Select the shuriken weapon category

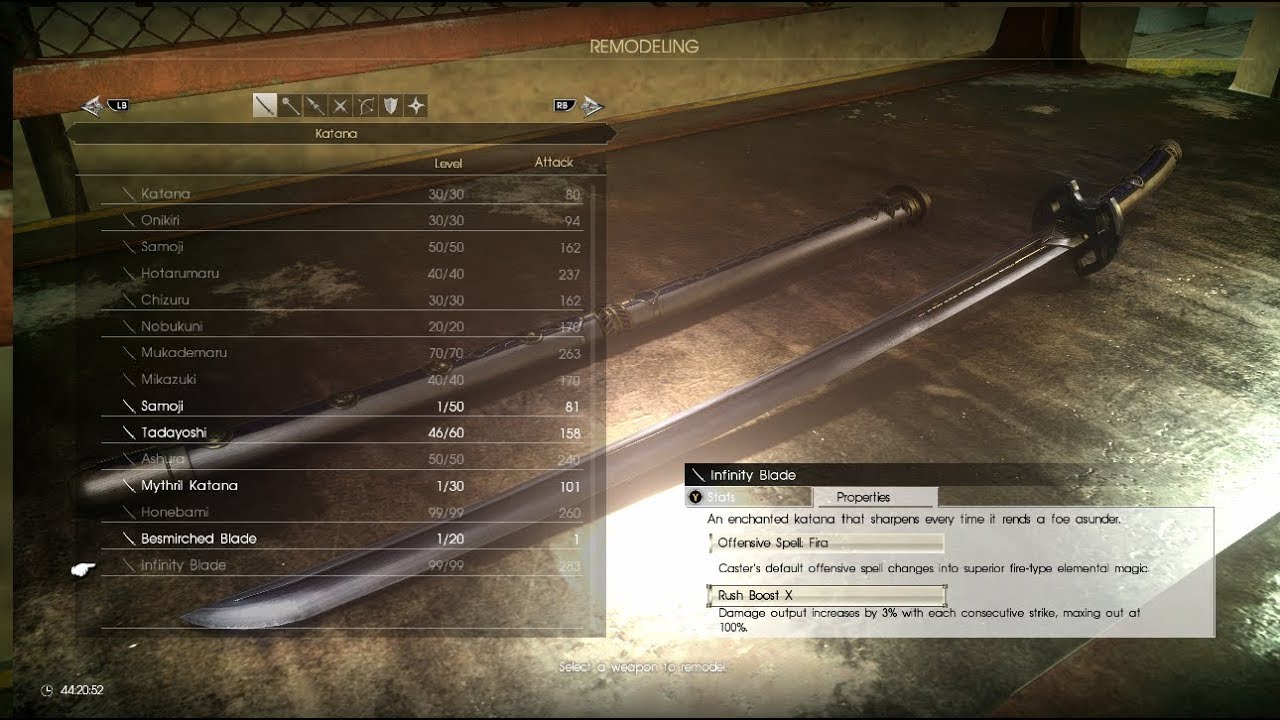point(416,105)
